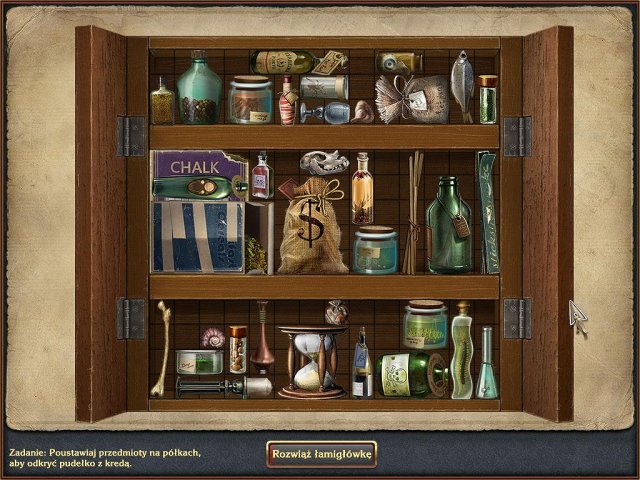This screenshot has width=640, height=480.
Task: Select the spiral seashell
Action: coord(213,337)
